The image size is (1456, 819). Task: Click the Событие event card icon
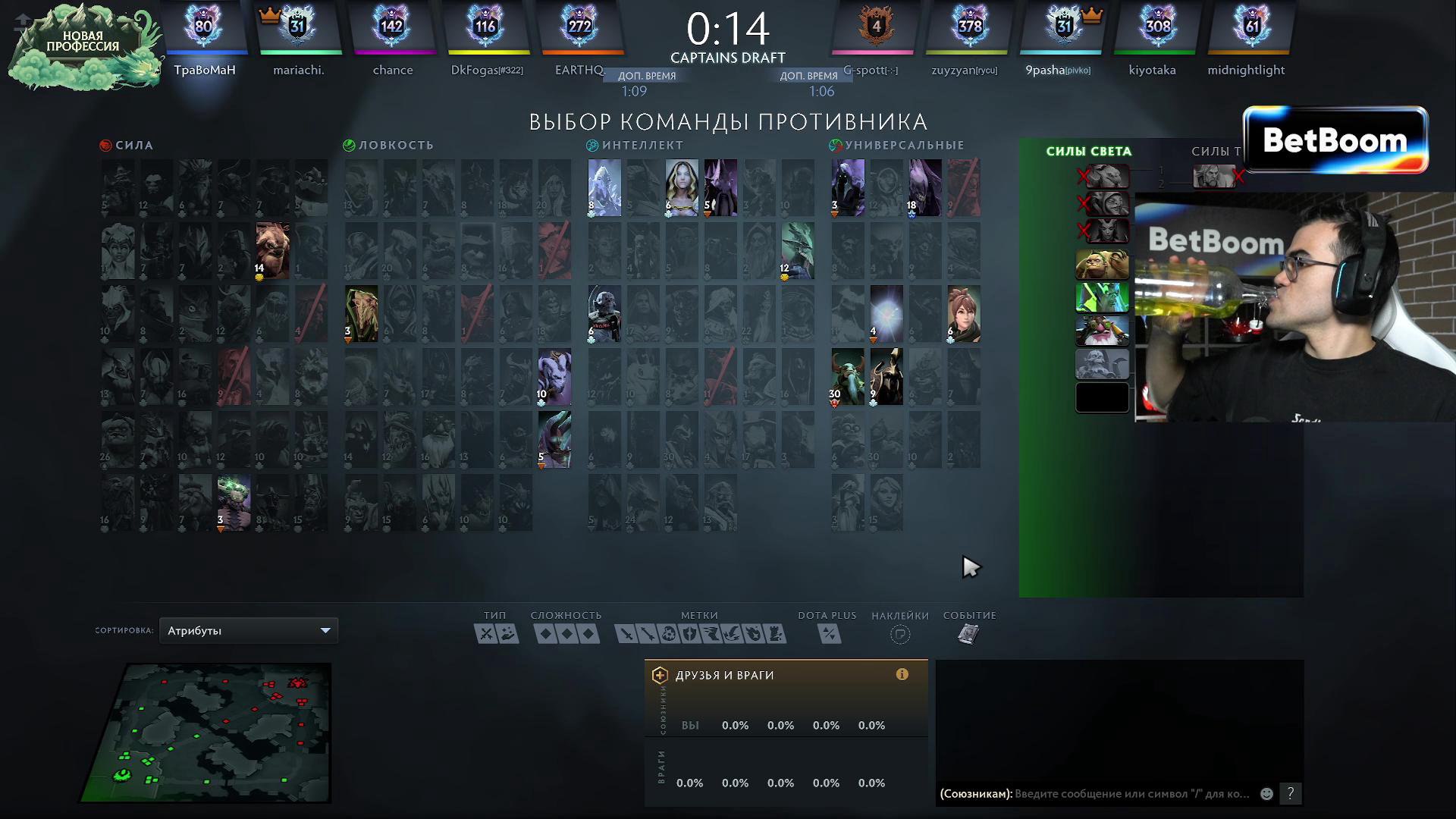click(x=968, y=634)
